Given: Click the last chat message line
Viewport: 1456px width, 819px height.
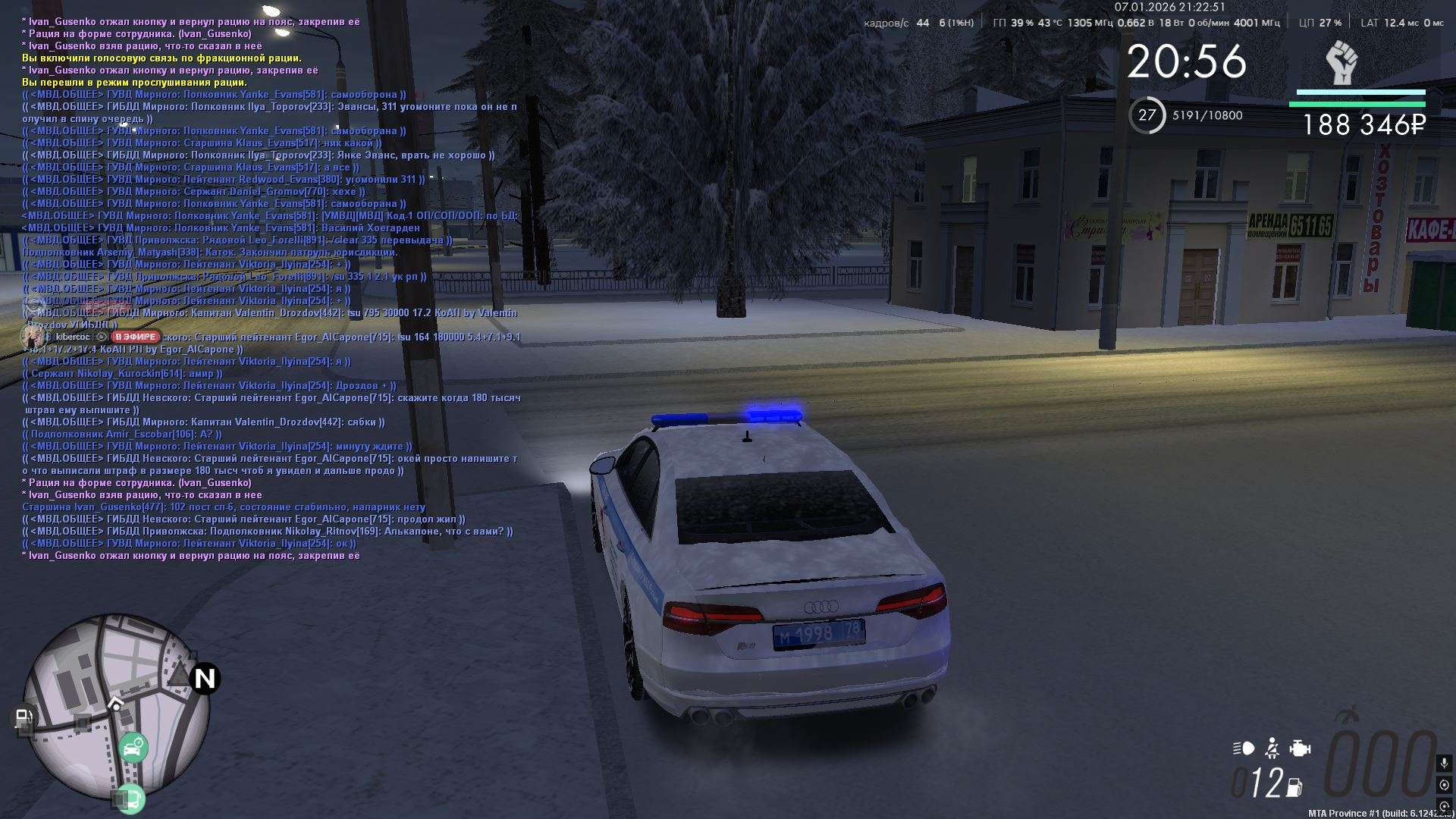Looking at the screenshot, I should [x=191, y=556].
